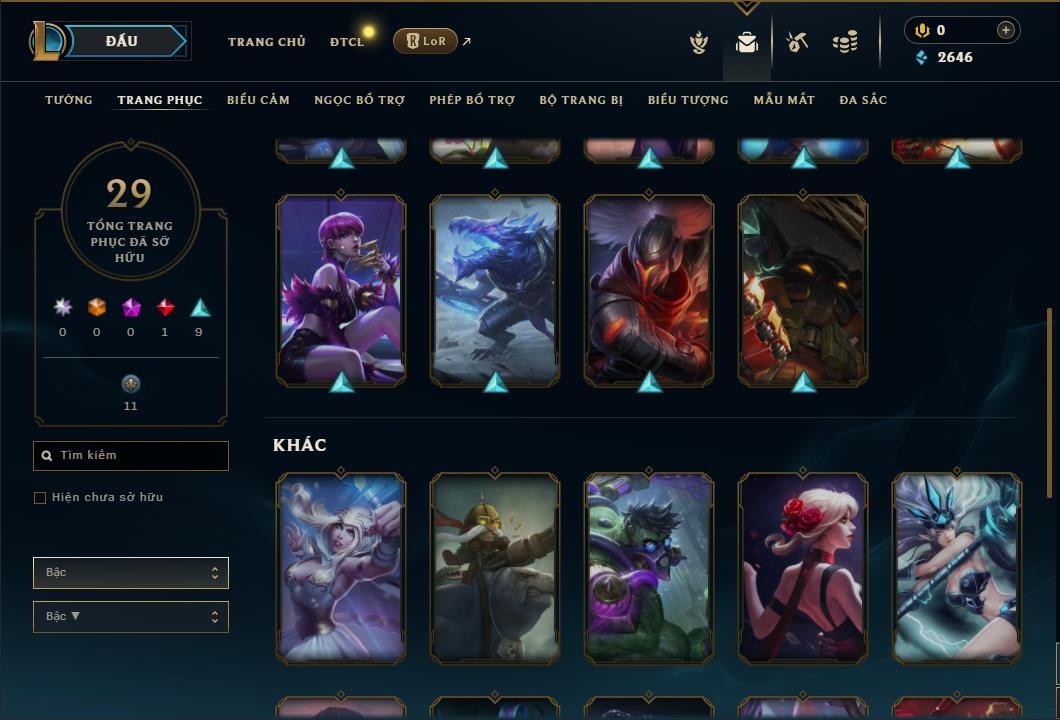The image size is (1060, 720).
Task: Launch the LoR shortcut button
Action: coord(426,41)
